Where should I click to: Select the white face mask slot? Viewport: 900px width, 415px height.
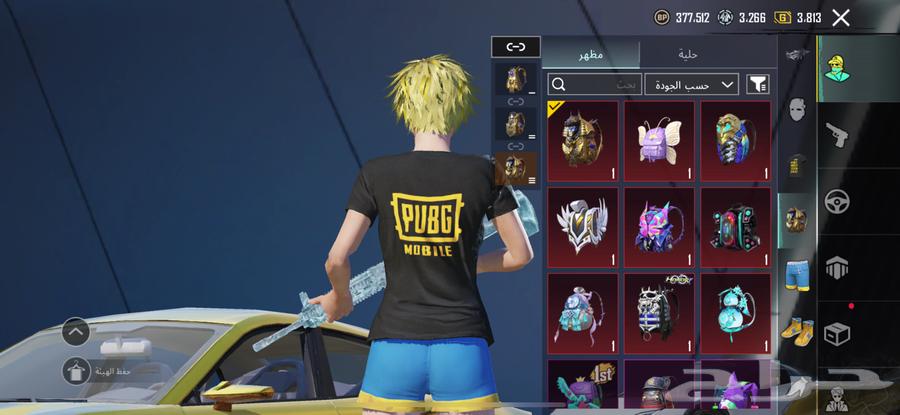coord(796,109)
